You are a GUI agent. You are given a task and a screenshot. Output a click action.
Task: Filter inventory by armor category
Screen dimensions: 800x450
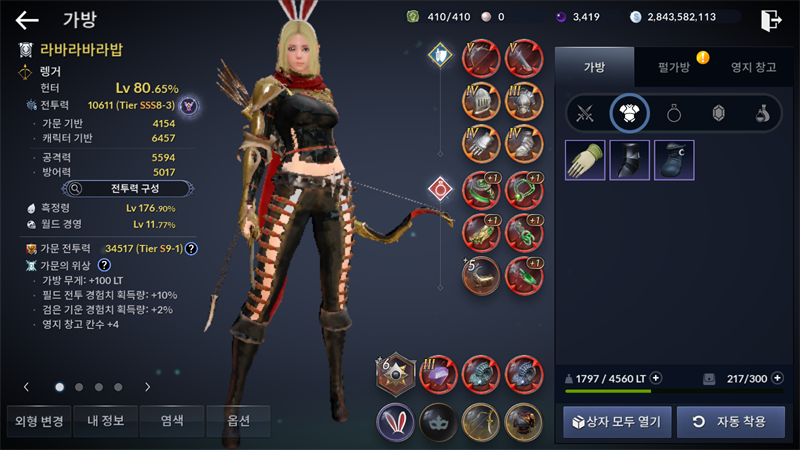point(629,113)
